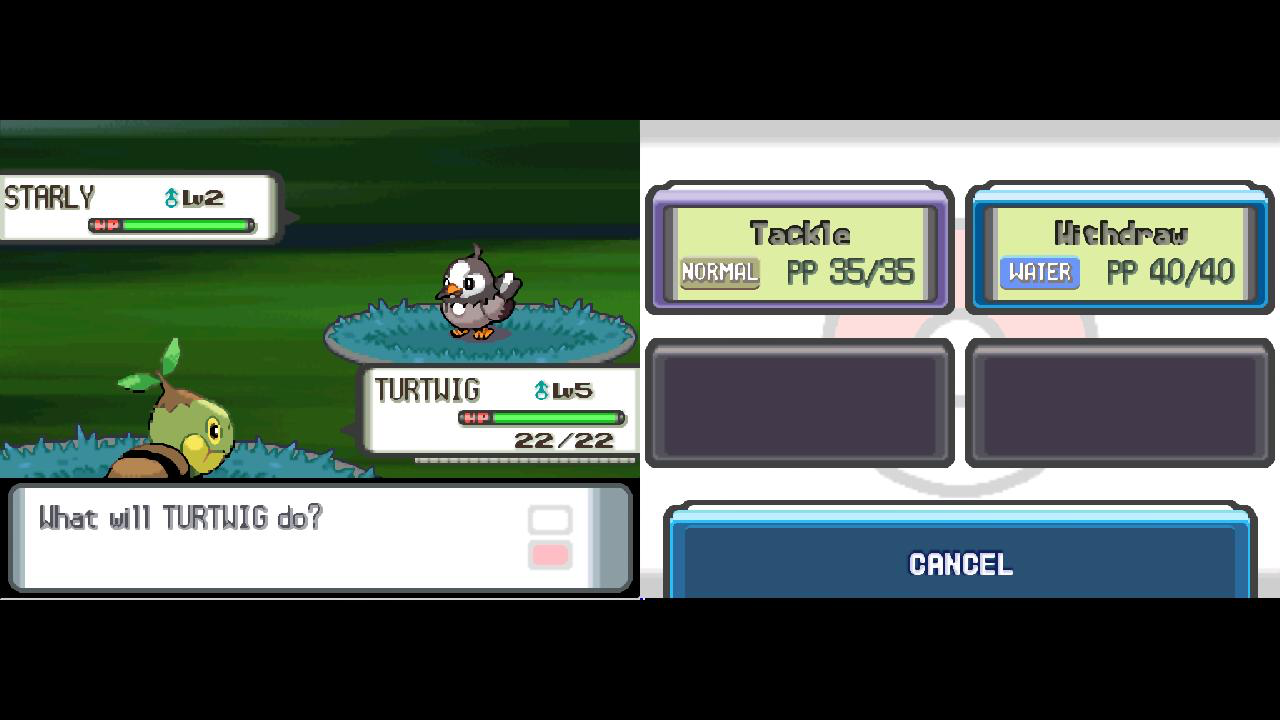Click Turtwig's male gender symbol
This screenshot has height=720, width=1280.
540,390
